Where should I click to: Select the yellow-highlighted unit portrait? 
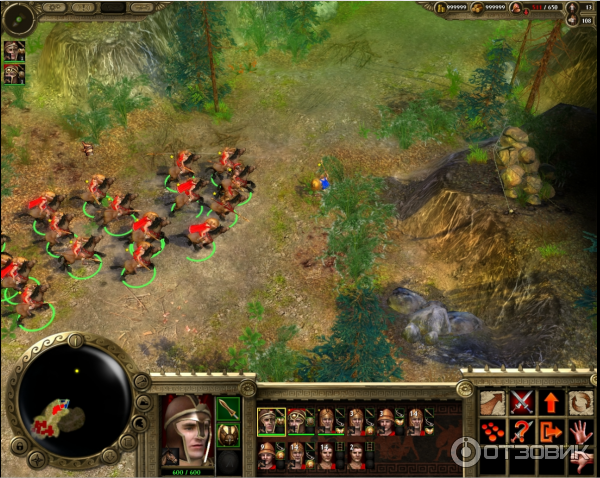click(x=267, y=421)
